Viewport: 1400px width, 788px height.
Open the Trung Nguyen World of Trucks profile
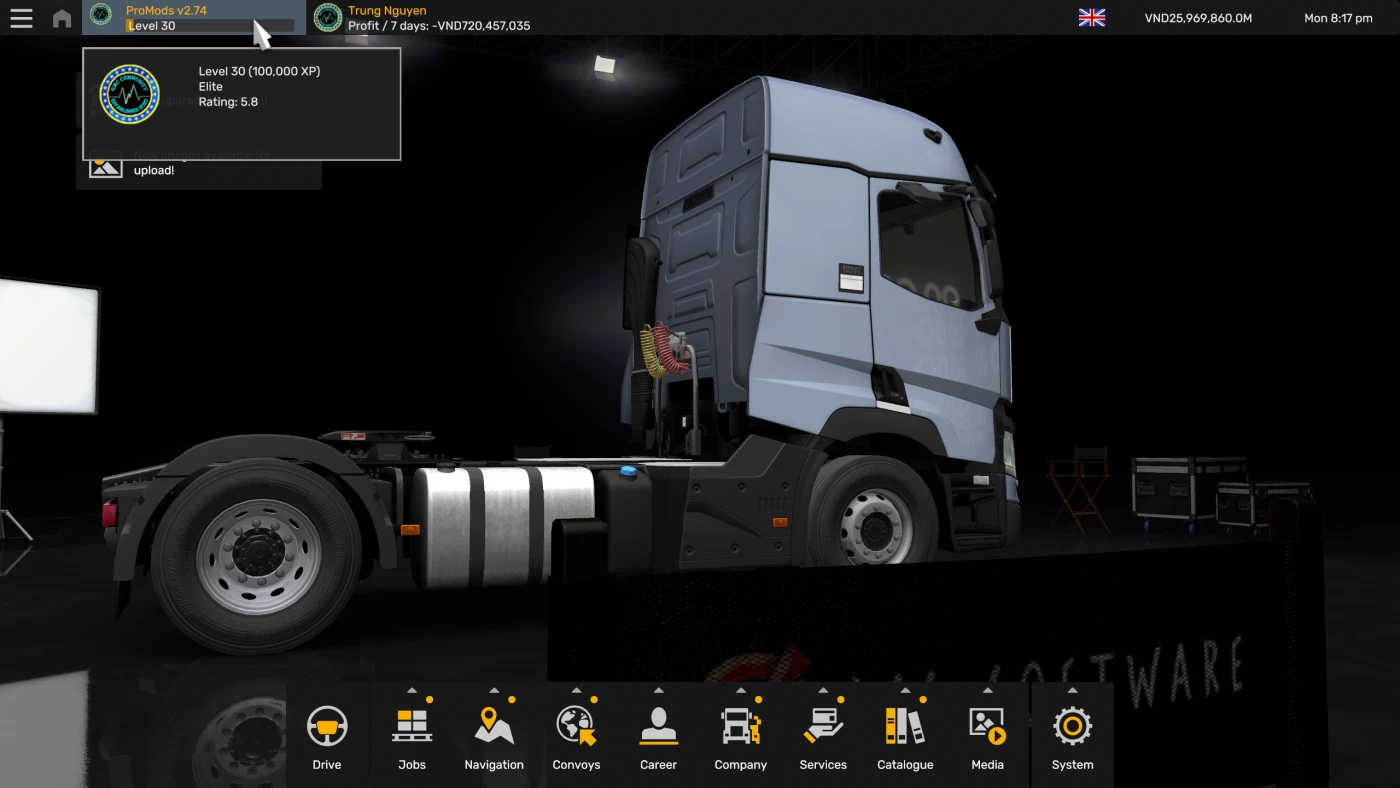point(385,17)
